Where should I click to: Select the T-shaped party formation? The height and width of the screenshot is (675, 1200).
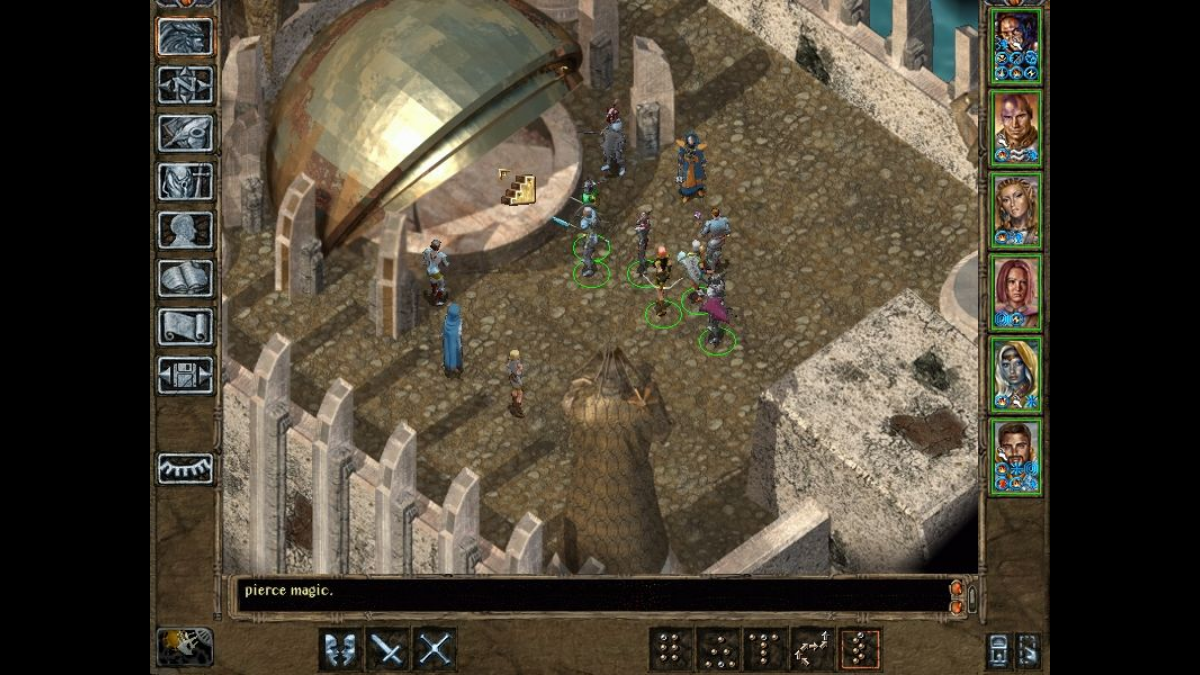pyautogui.click(x=765, y=649)
